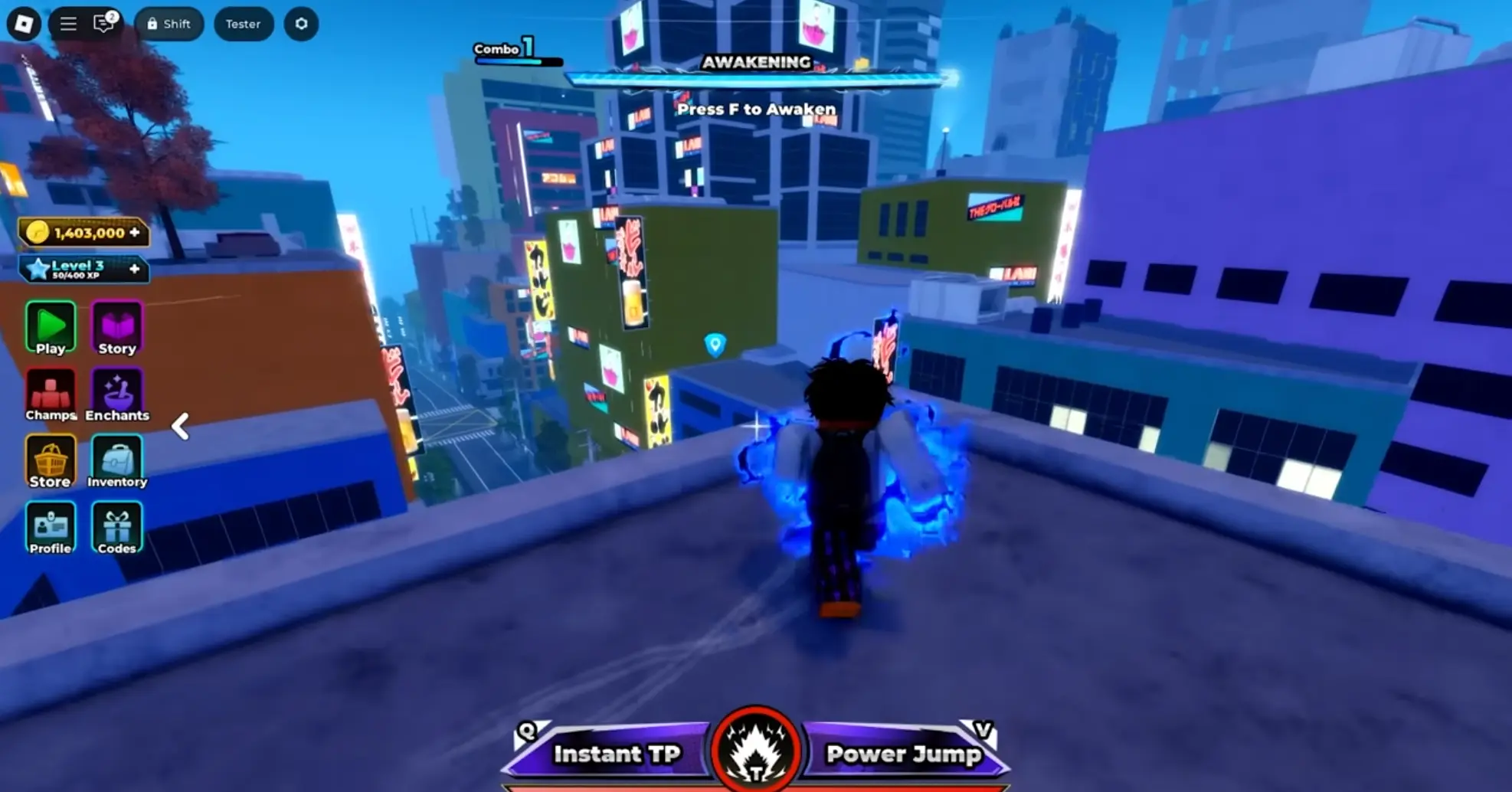Collapse the left sidebar with the arrow

181,427
